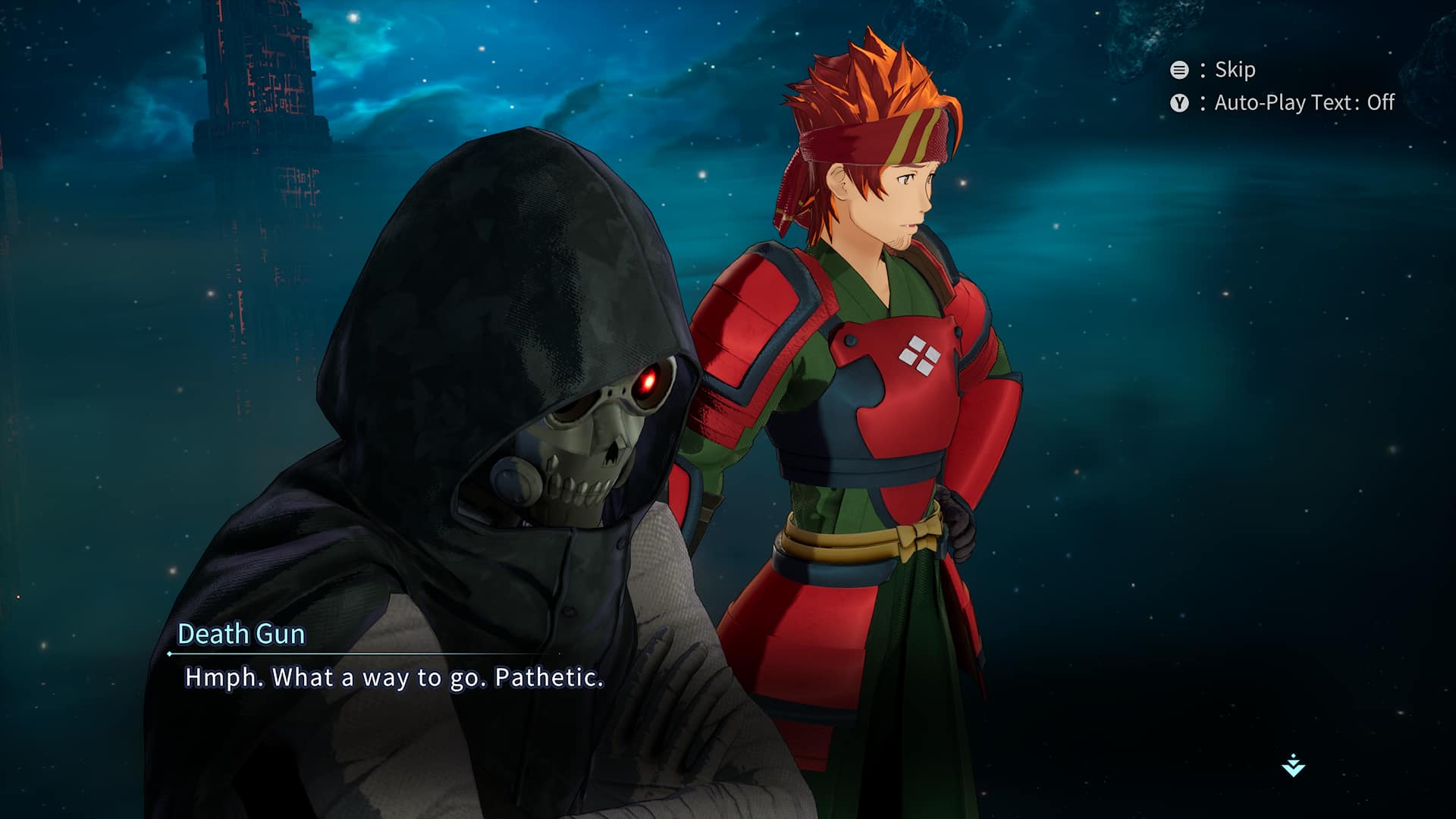Screen dimensions: 1456x819
Task: Select the circled menu glyph beside Skip
Action: [x=1178, y=70]
